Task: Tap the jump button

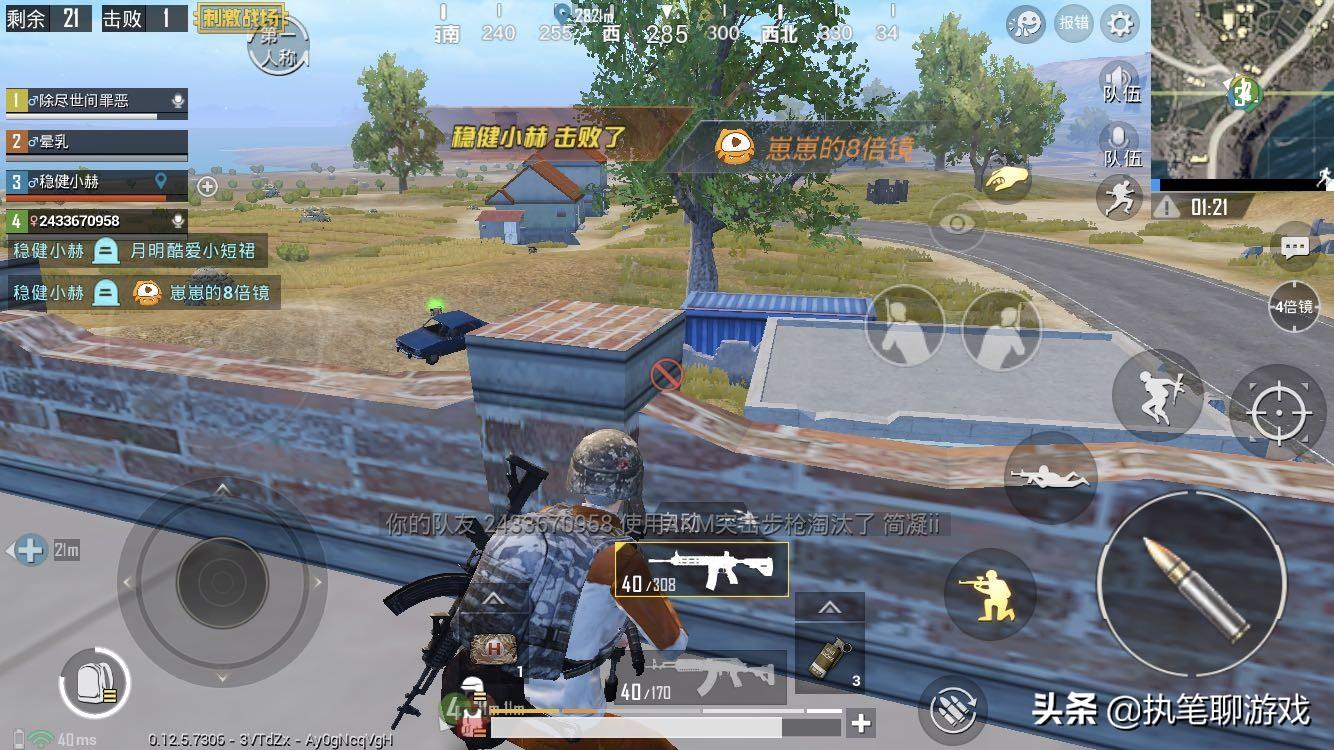Action: point(1157,395)
